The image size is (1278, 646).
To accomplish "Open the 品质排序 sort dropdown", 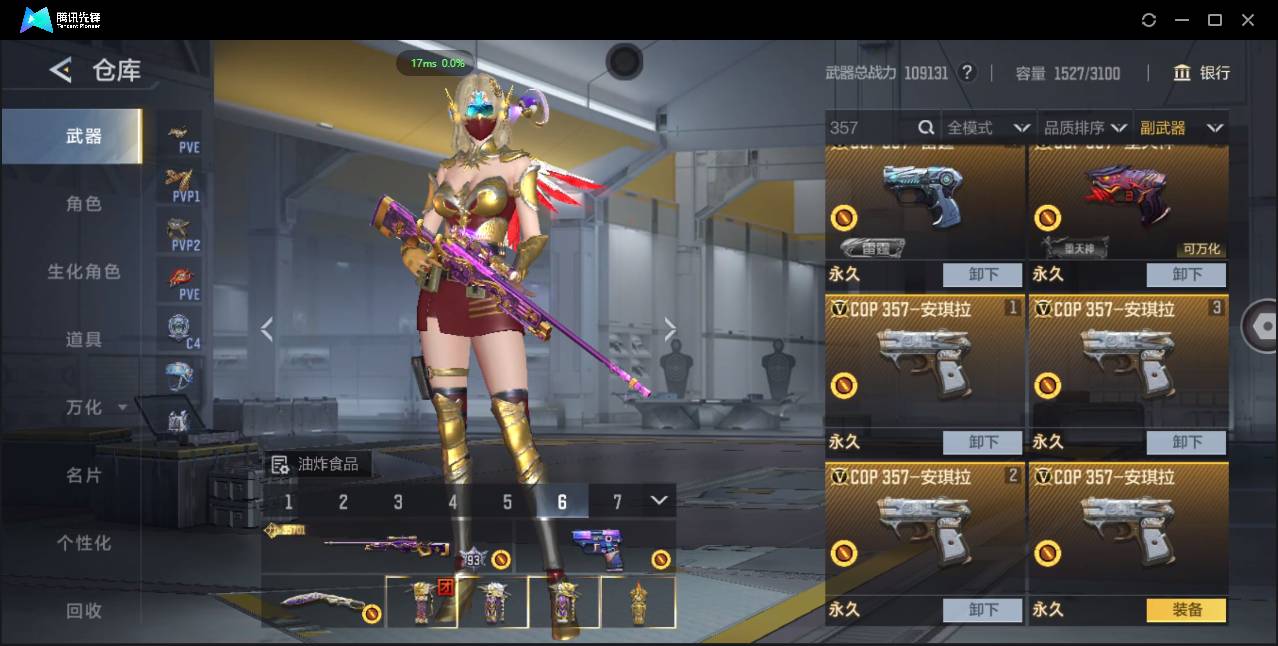I will (x=1085, y=128).
